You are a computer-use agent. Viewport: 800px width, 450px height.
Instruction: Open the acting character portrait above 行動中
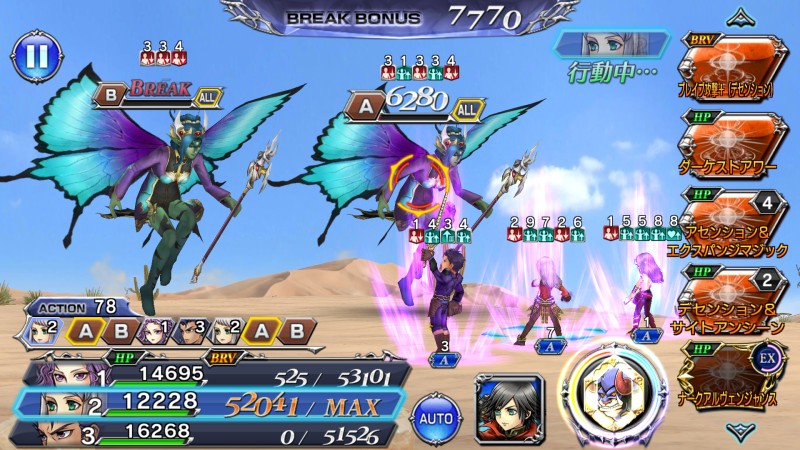610,45
